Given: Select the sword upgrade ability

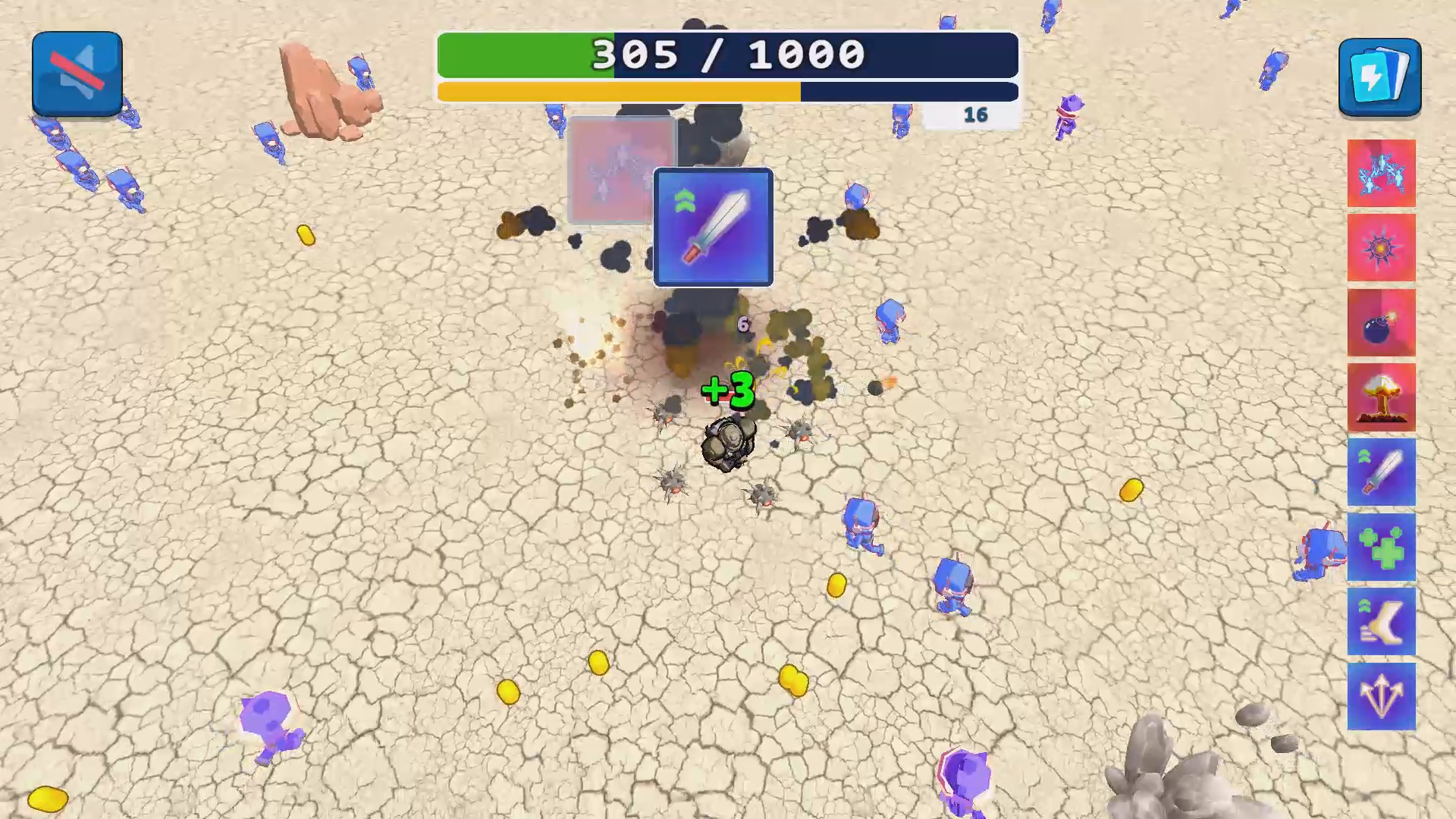Looking at the screenshot, I should [1381, 472].
